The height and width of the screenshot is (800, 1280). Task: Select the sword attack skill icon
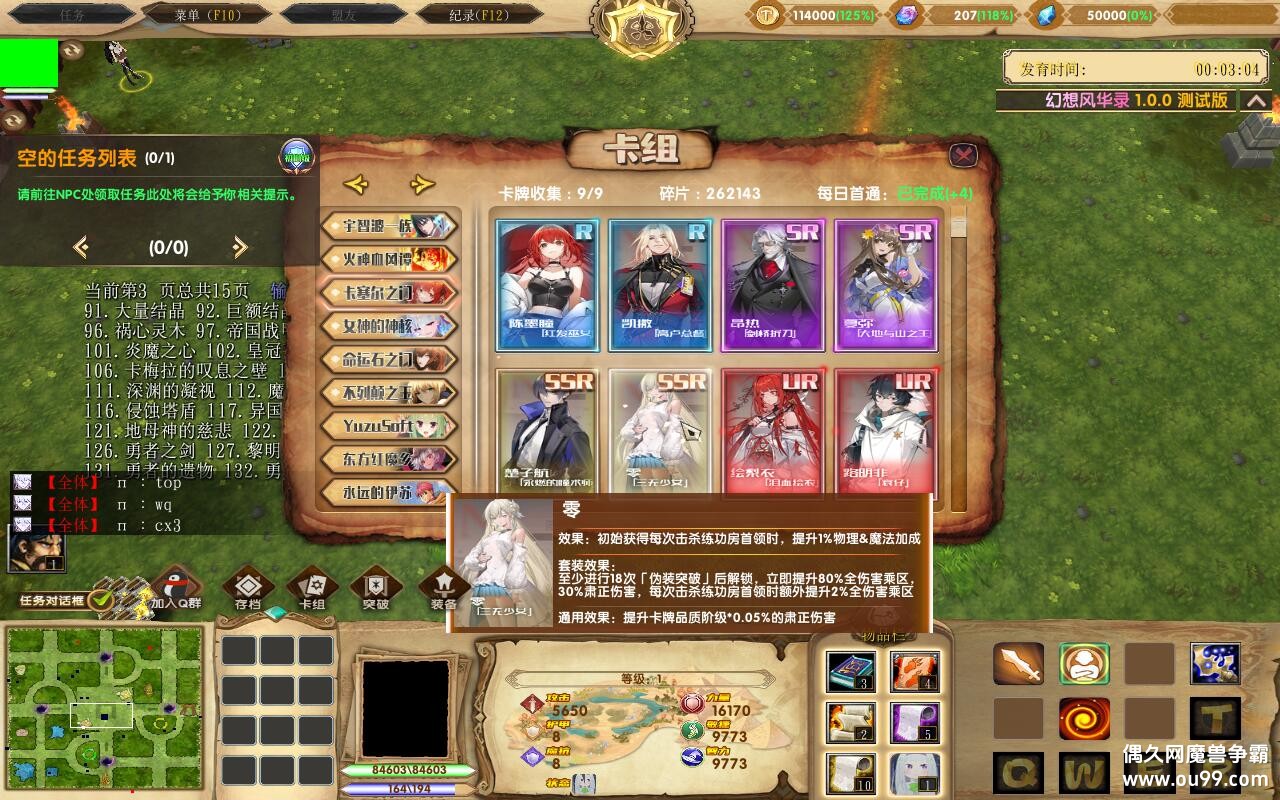click(1017, 664)
